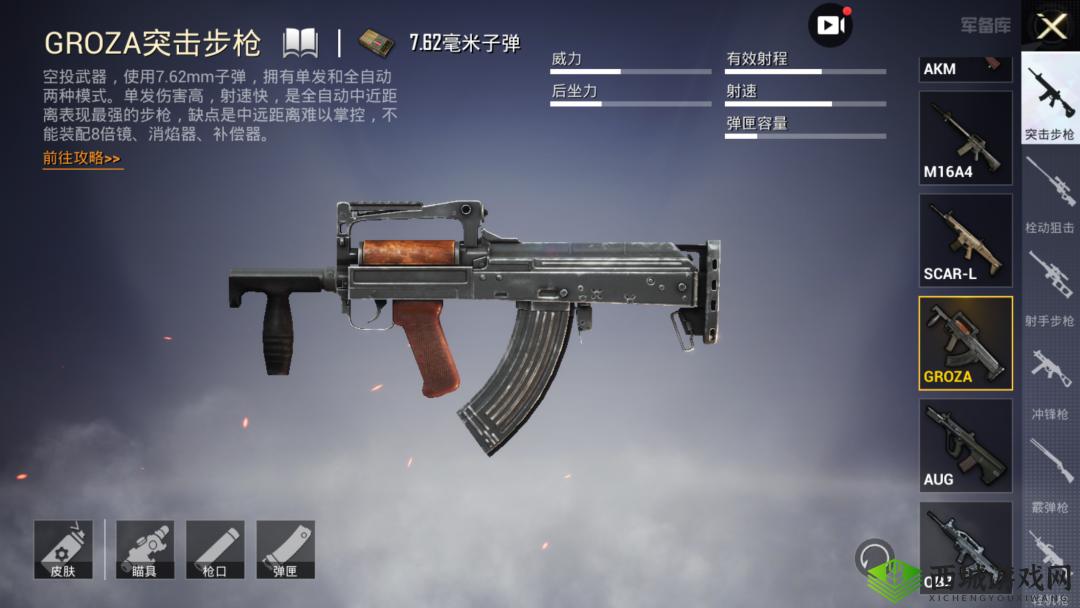Open the 瞄具 scope attachment slot

point(145,549)
